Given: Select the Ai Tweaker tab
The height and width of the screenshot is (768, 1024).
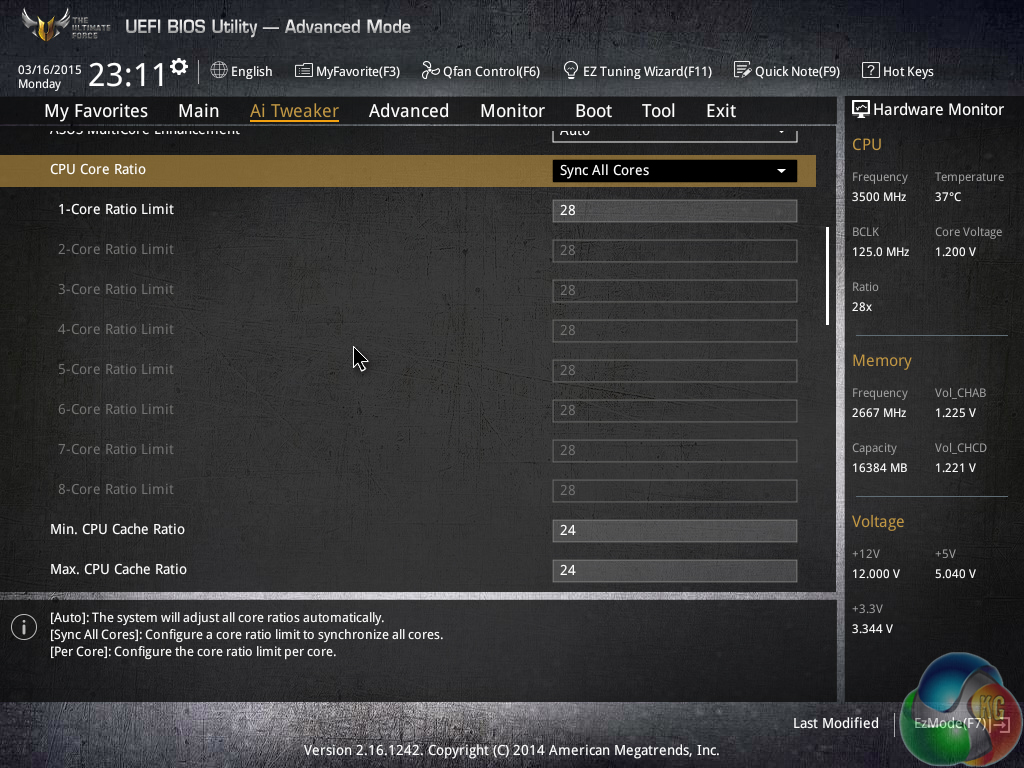Looking at the screenshot, I should pos(294,111).
